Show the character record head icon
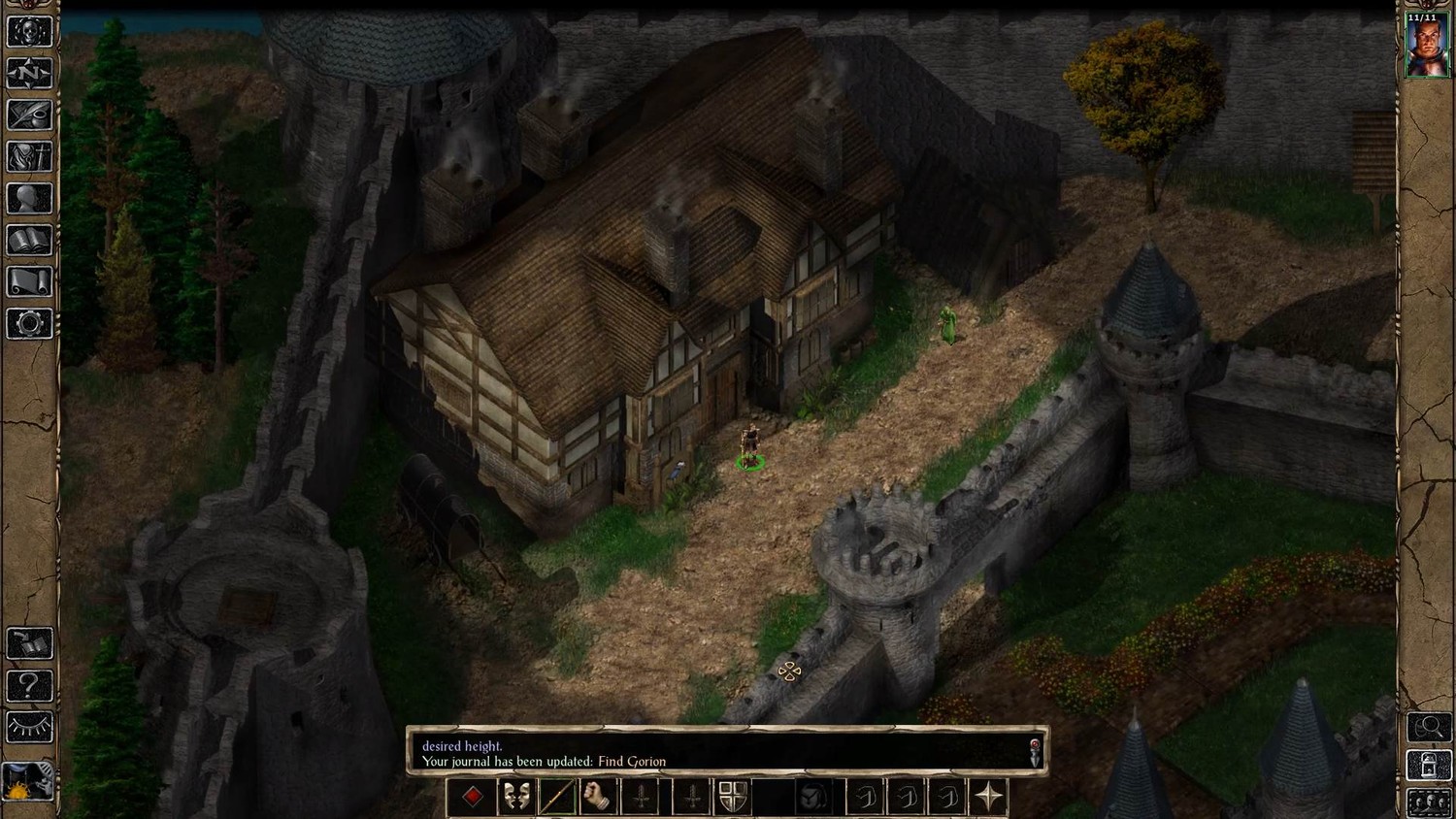 (29, 198)
